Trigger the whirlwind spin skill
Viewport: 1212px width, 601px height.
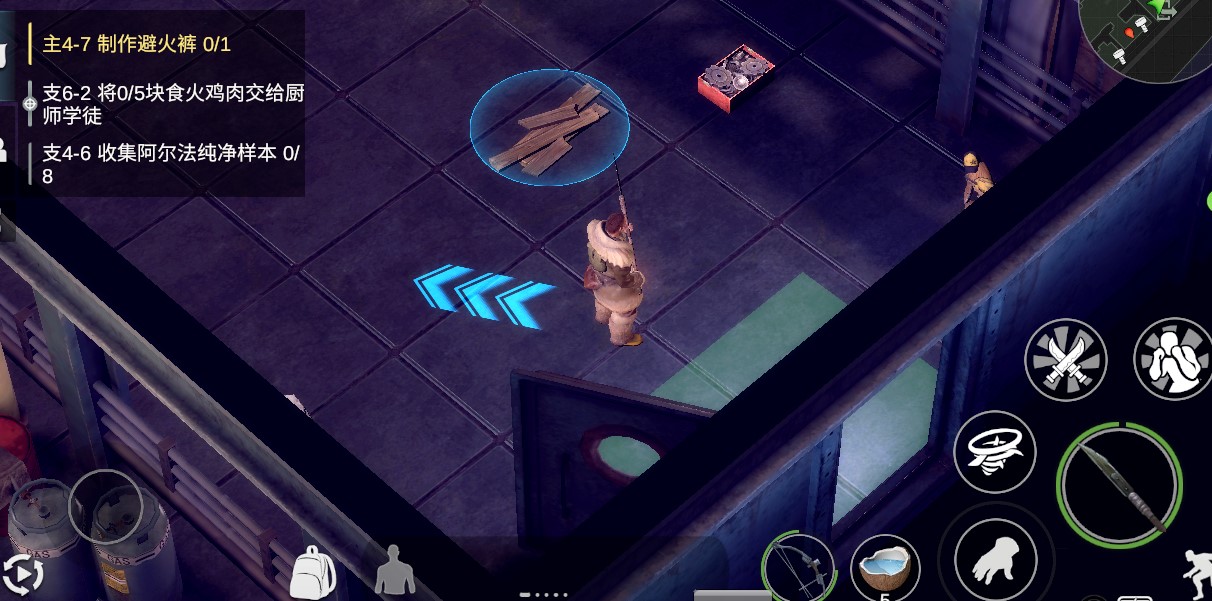994,451
